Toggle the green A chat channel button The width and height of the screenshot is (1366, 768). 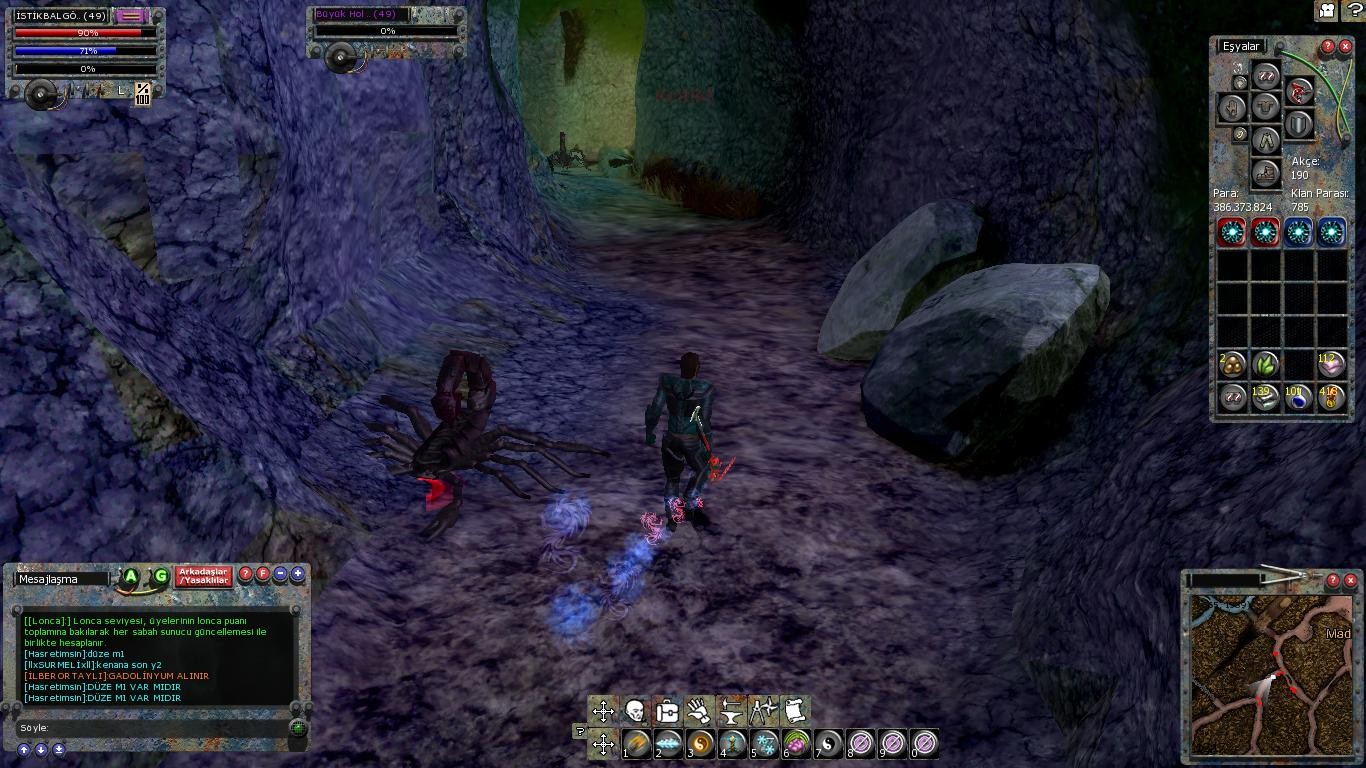tap(130, 576)
